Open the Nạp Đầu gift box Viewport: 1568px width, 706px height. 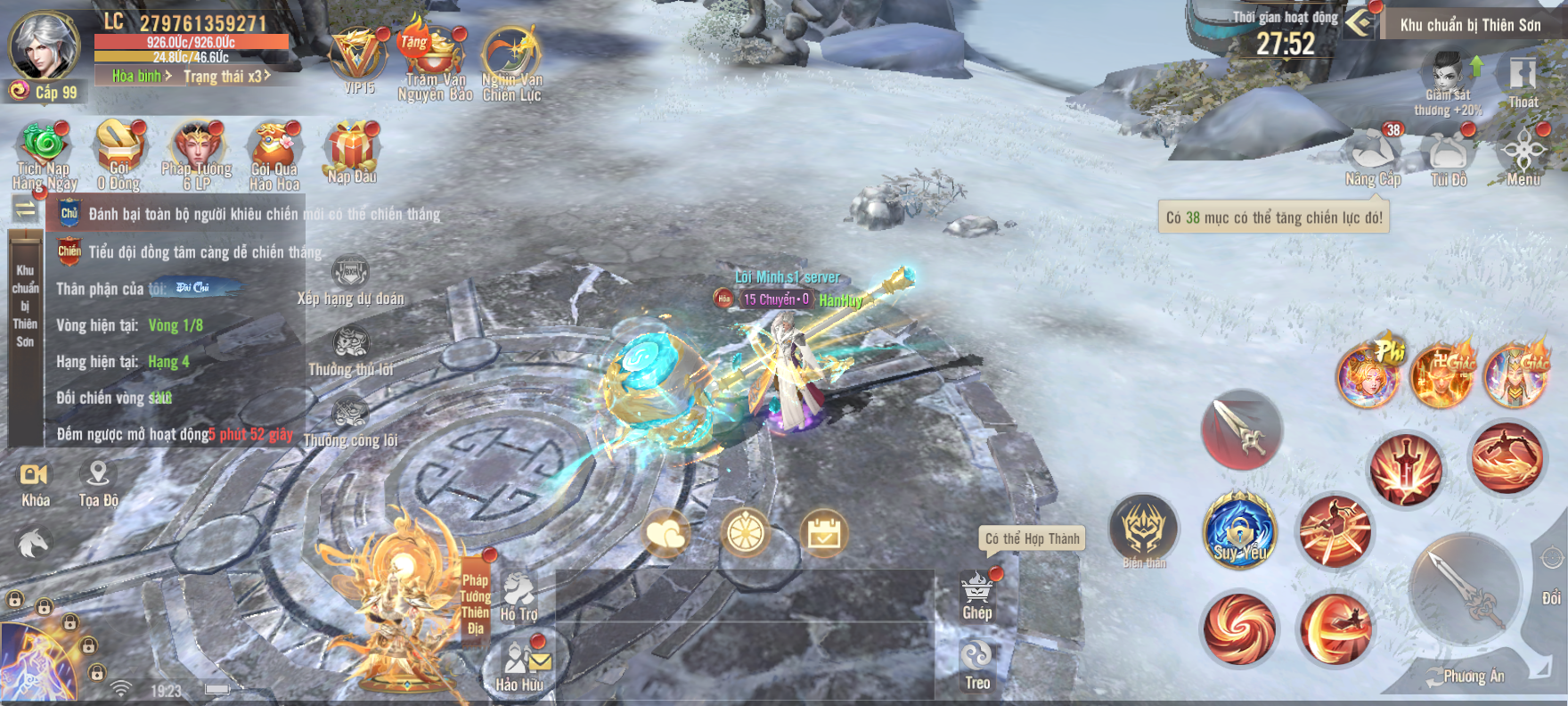[x=352, y=150]
